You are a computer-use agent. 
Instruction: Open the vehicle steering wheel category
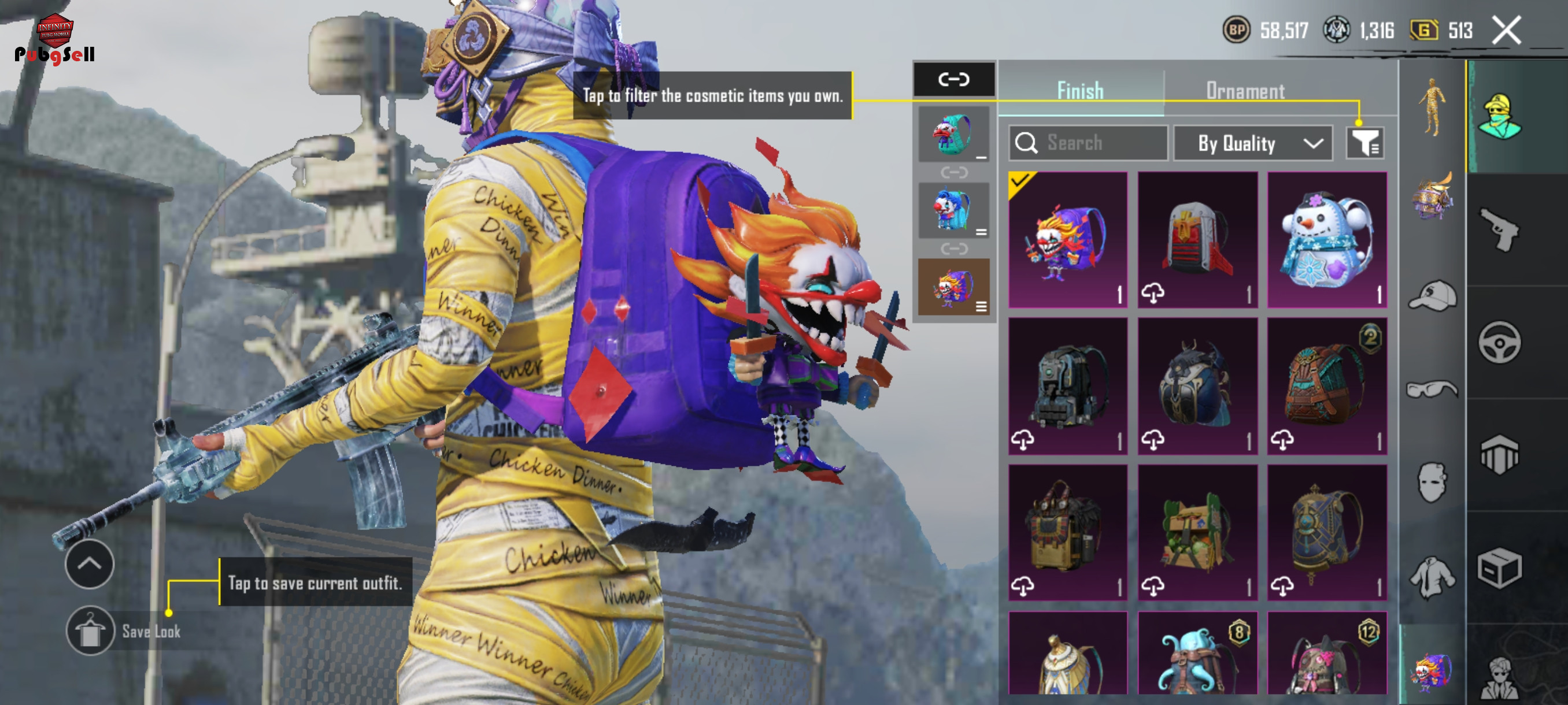tap(1499, 343)
